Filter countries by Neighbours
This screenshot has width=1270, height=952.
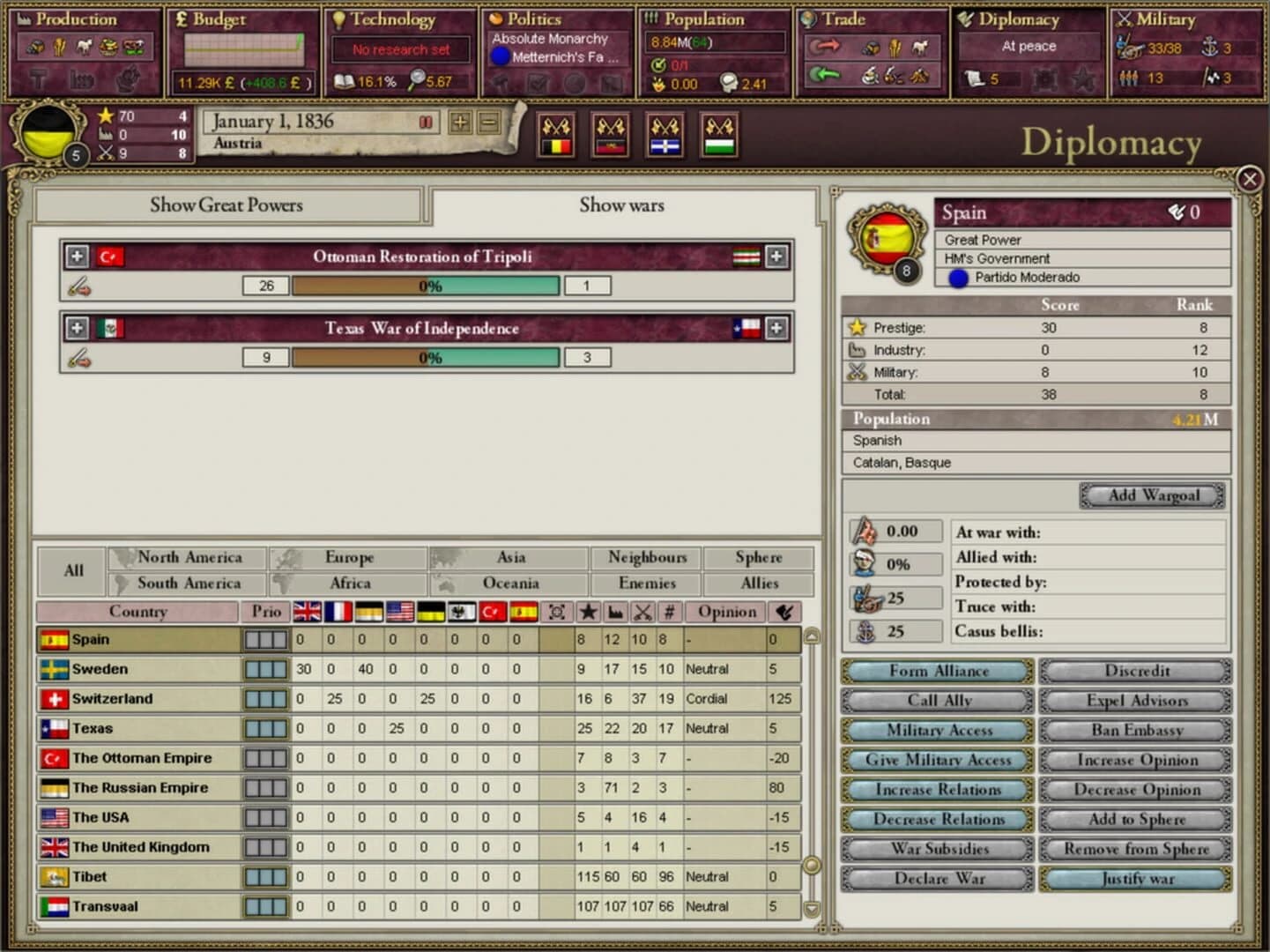click(646, 557)
